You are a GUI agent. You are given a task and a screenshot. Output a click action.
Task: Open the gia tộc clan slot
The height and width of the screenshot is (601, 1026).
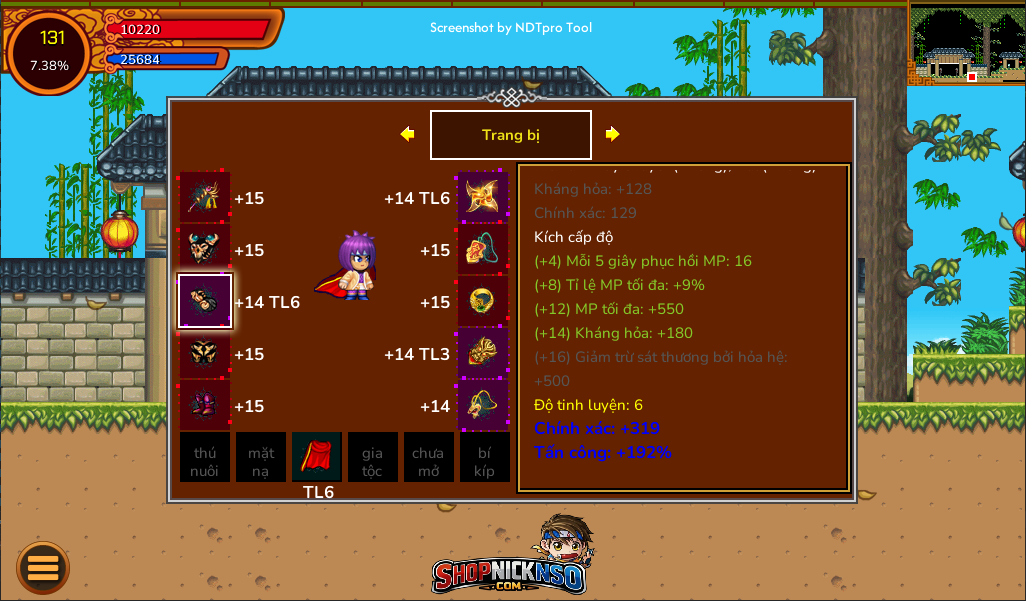373,457
